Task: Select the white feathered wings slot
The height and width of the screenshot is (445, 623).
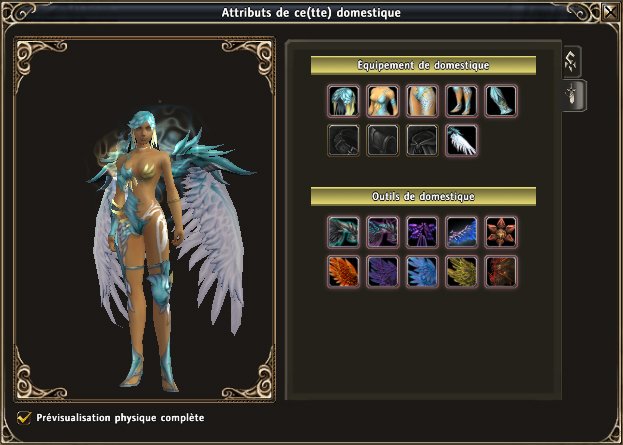Action: (461, 141)
